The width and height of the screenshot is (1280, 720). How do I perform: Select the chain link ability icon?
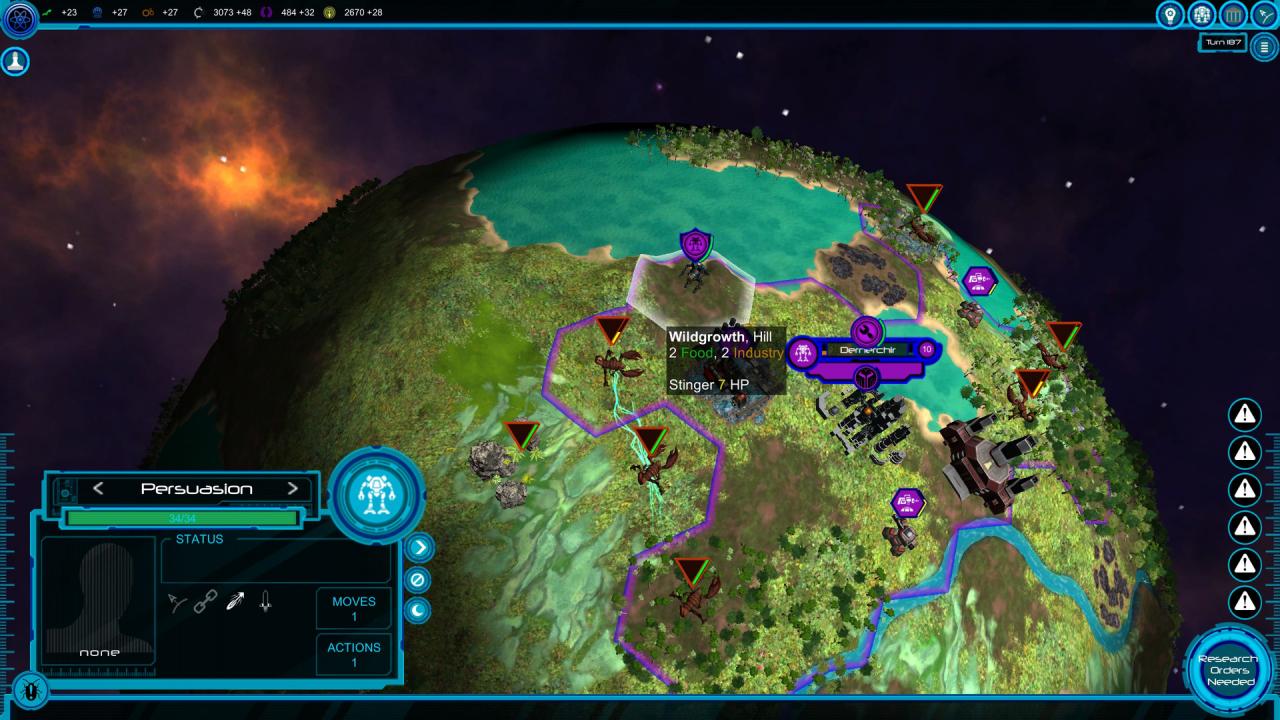point(206,602)
